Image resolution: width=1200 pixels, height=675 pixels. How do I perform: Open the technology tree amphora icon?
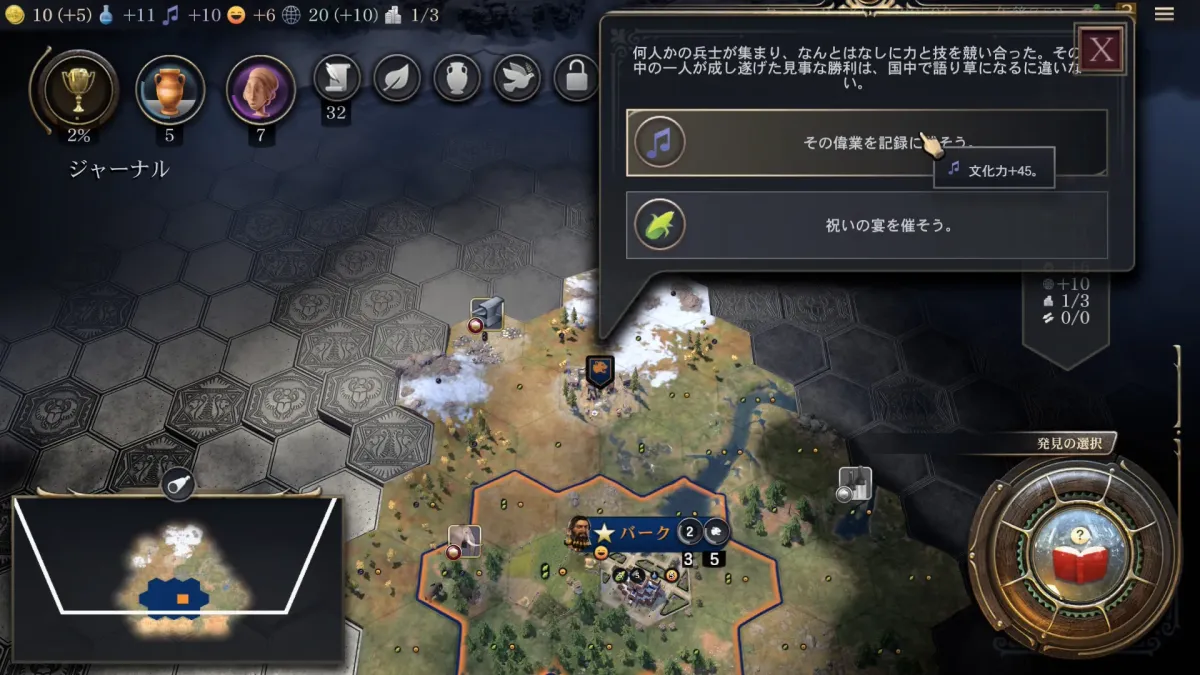click(x=170, y=90)
